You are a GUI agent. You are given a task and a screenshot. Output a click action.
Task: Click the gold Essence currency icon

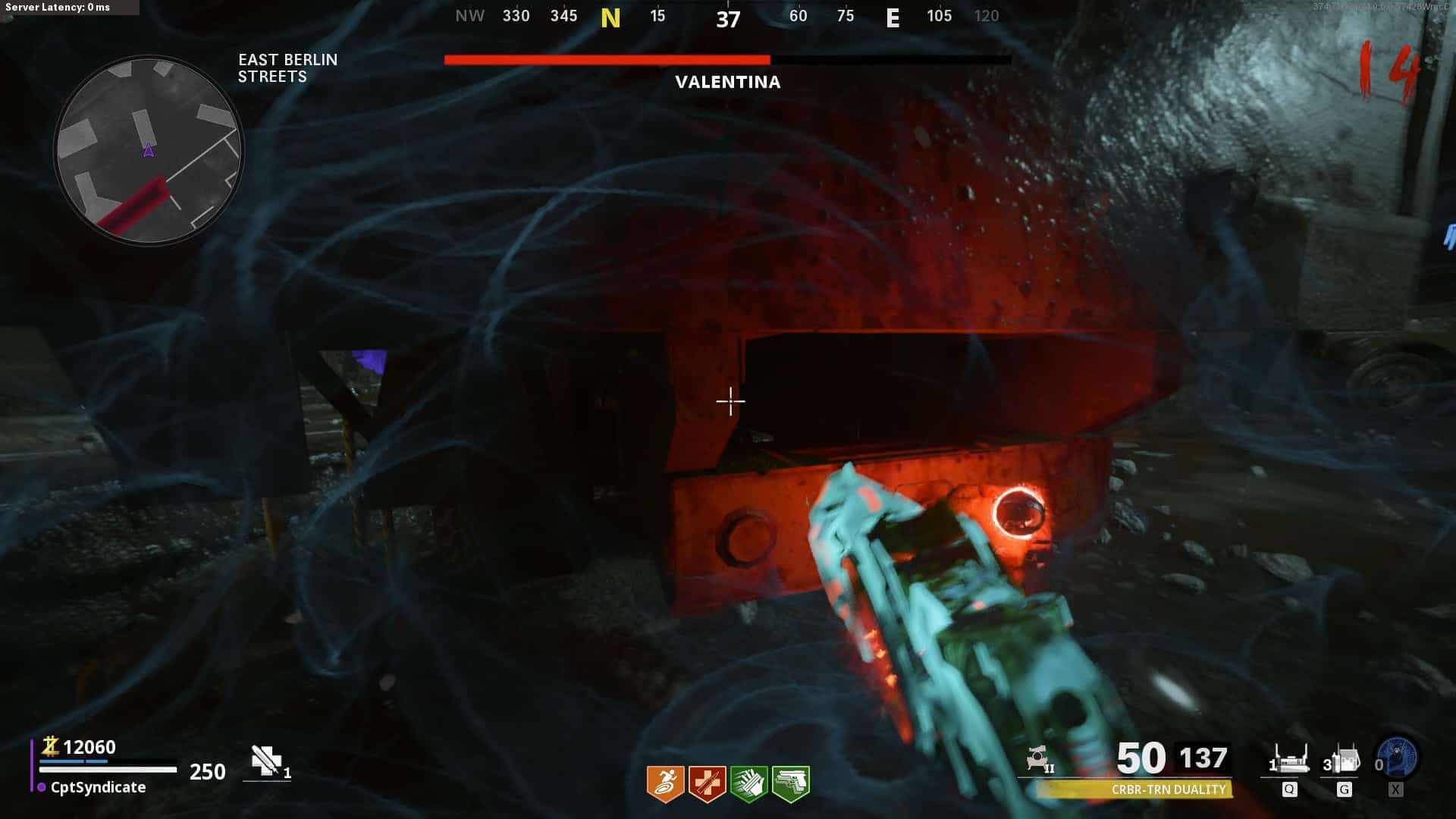click(x=50, y=746)
